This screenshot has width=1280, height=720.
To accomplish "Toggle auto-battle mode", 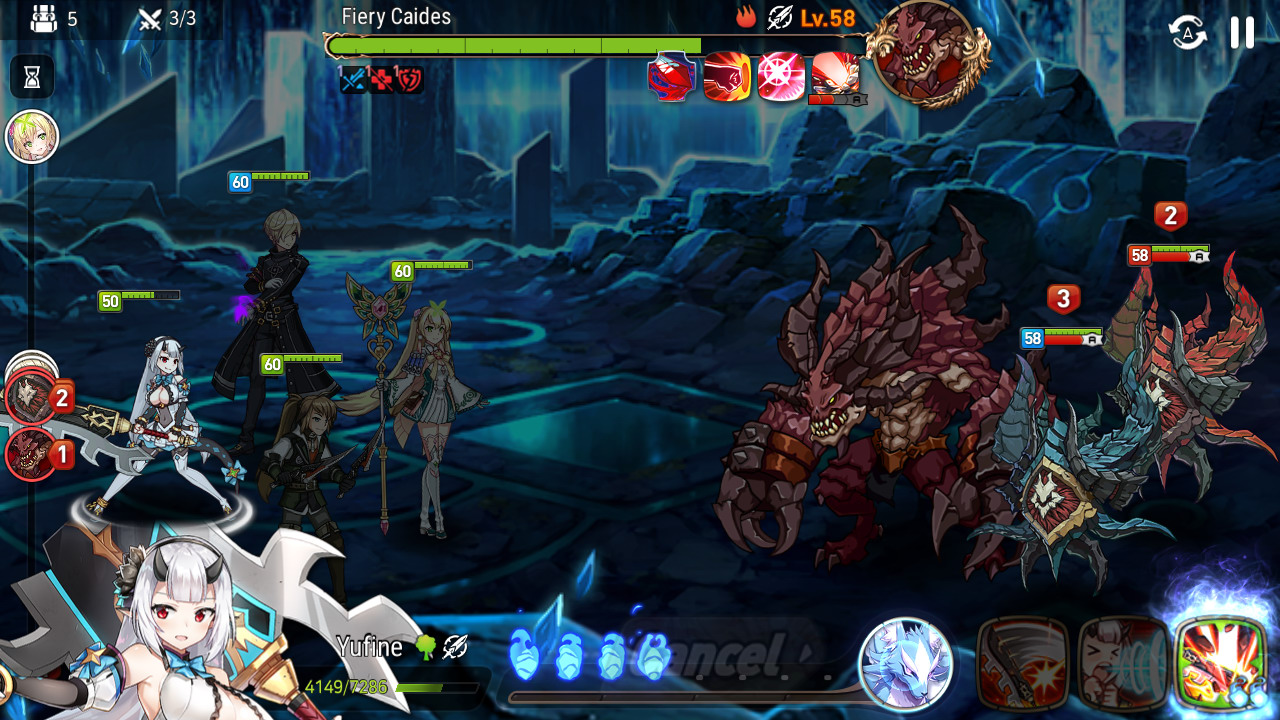I will [x=1188, y=33].
